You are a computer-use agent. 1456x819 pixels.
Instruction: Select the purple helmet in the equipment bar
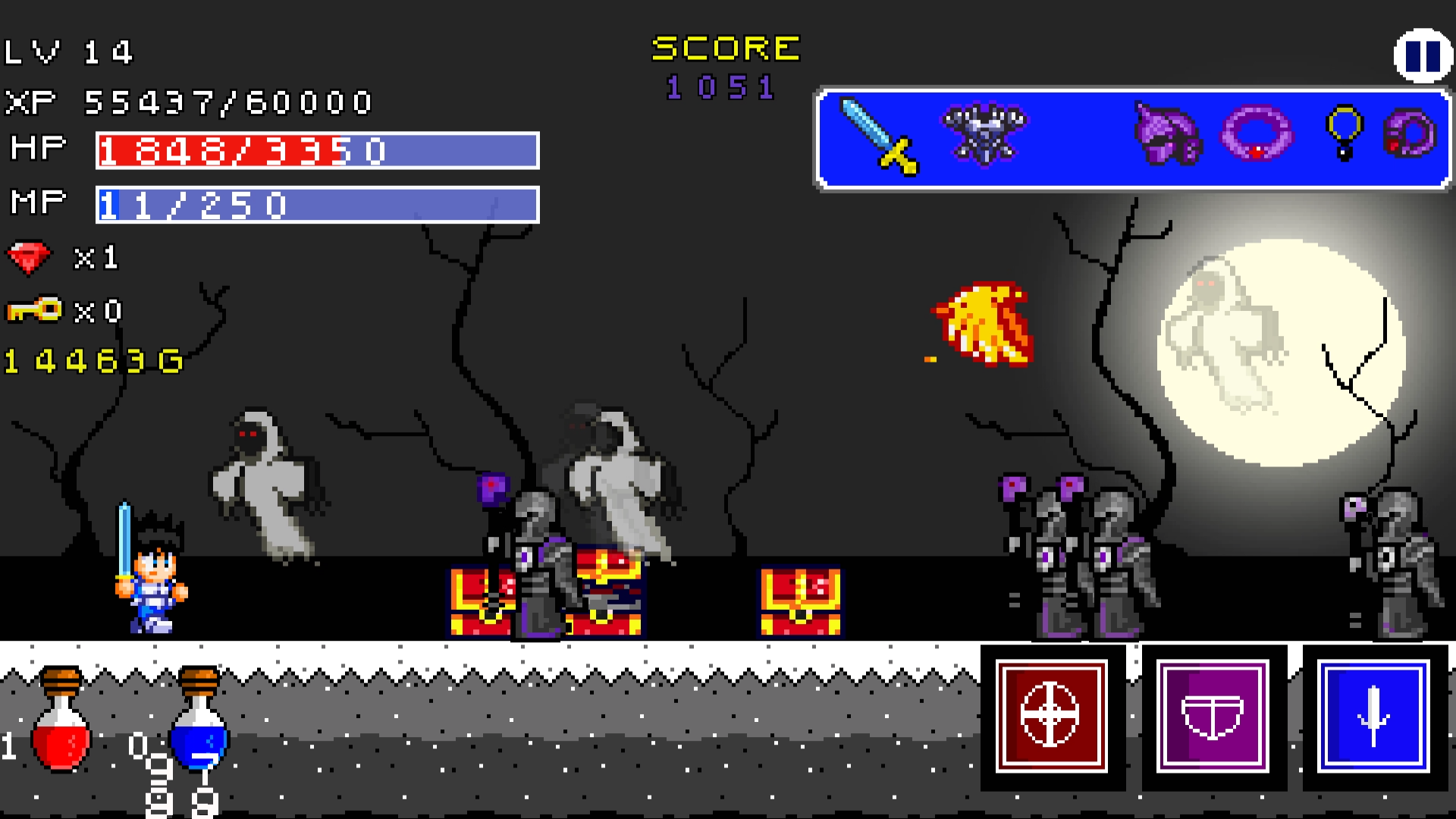coord(1168,136)
